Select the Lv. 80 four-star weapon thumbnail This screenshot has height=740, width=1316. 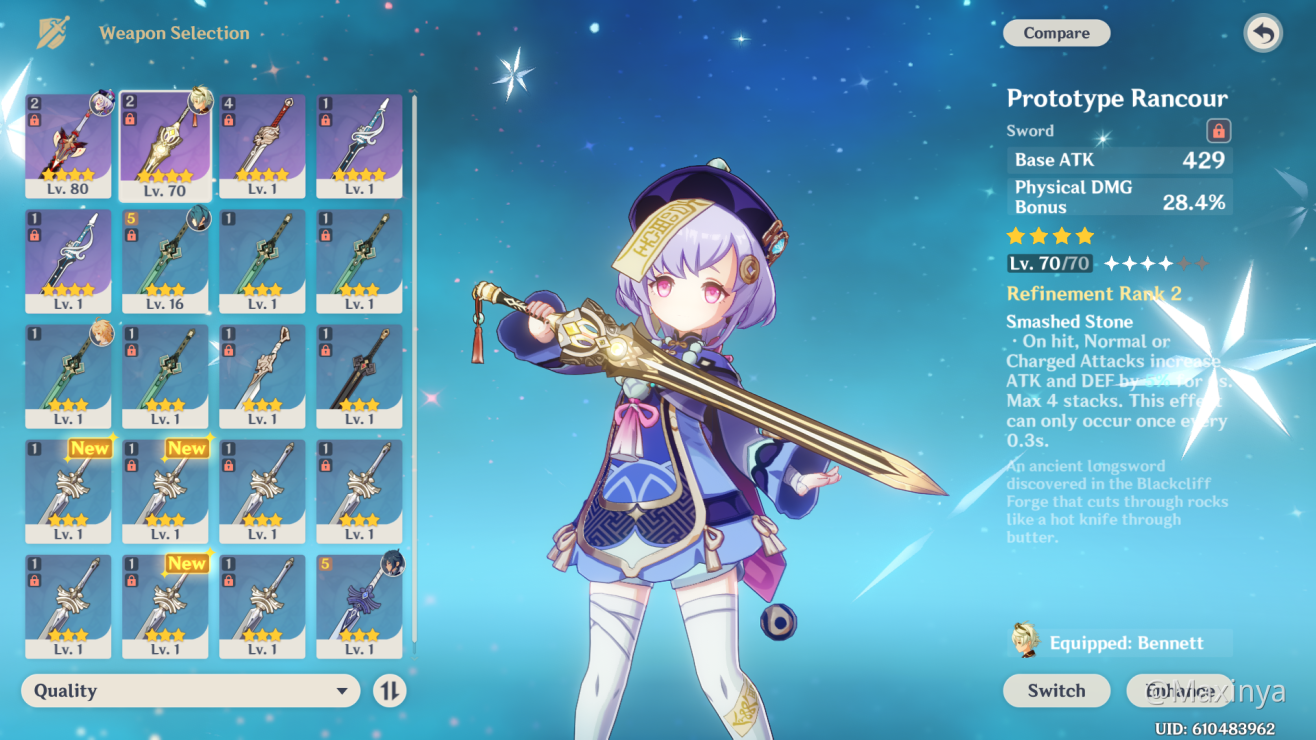(x=69, y=145)
